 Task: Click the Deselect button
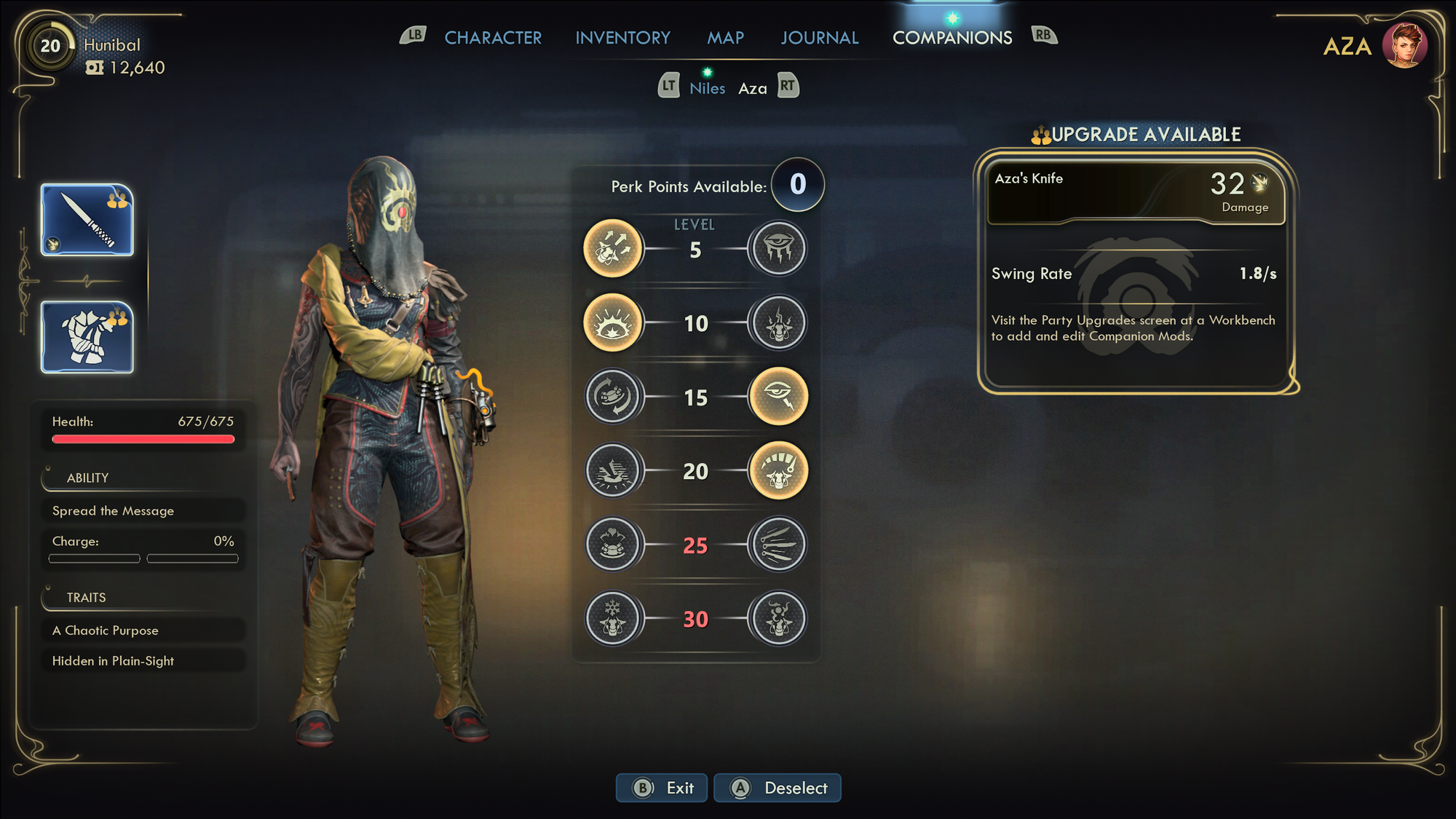pos(777,788)
